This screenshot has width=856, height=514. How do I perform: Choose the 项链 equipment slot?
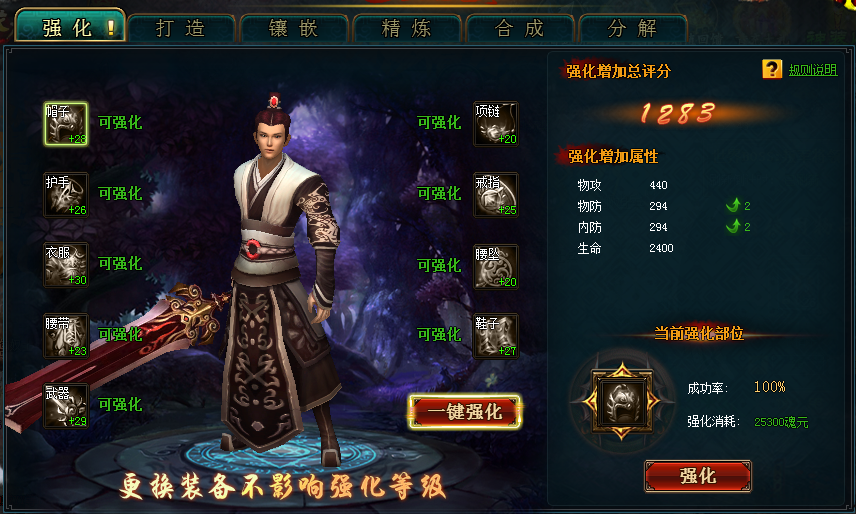click(x=496, y=124)
